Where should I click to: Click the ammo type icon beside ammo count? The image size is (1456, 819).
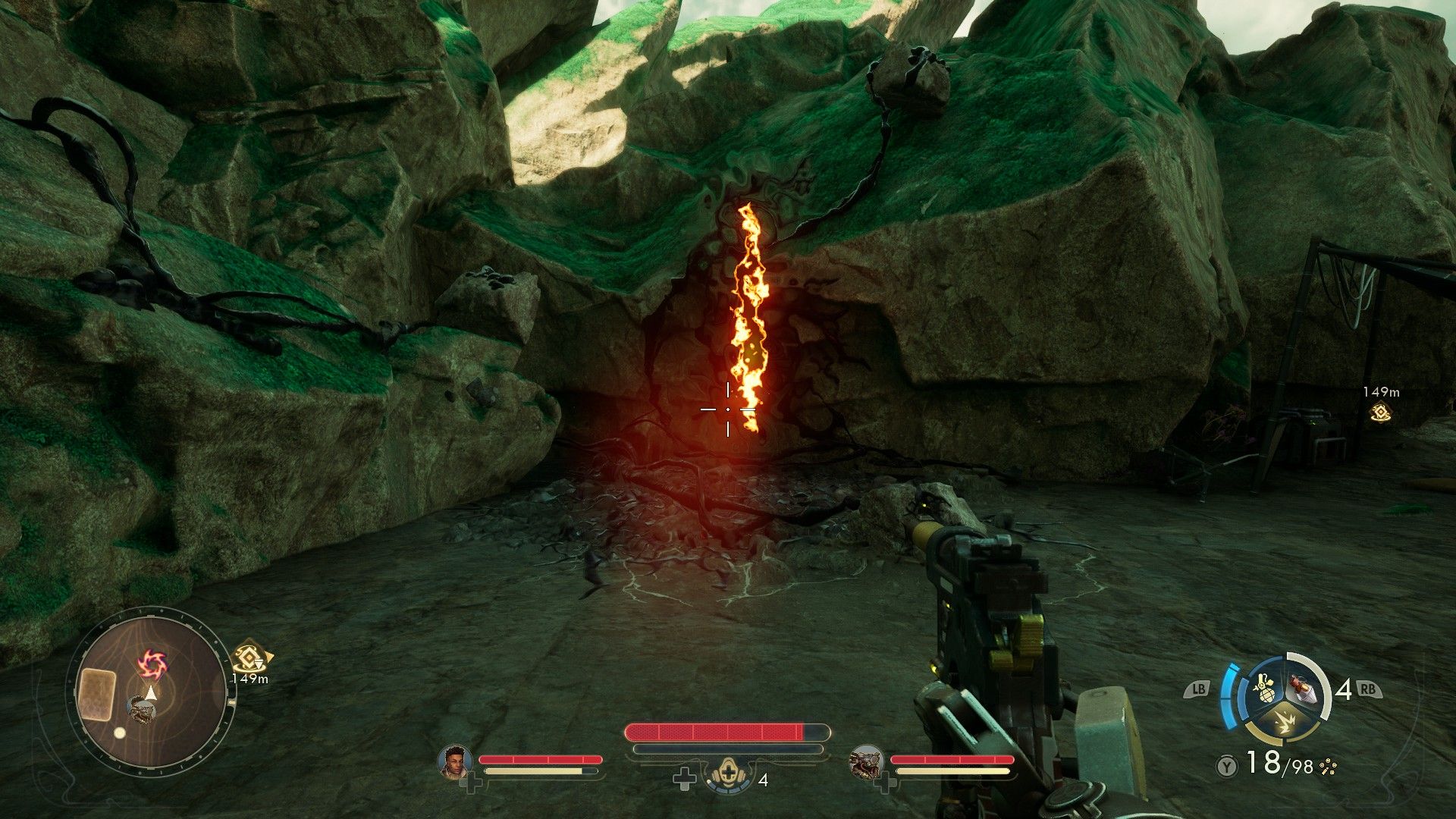tap(1327, 766)
